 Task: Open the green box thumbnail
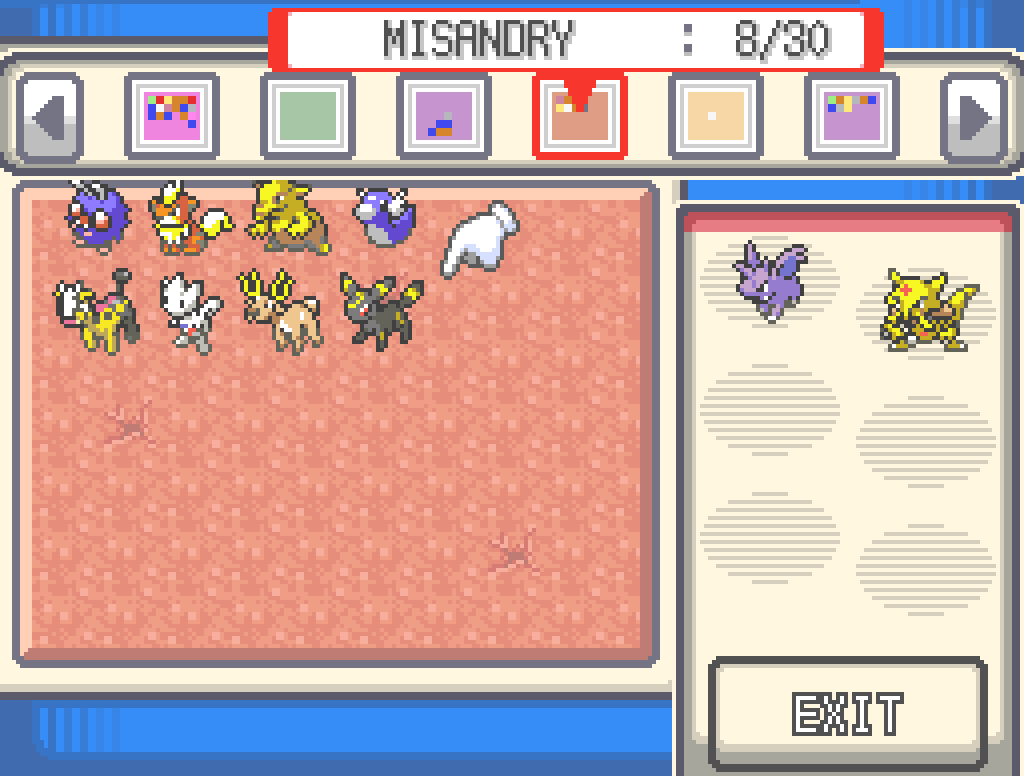tap(308, 116)
